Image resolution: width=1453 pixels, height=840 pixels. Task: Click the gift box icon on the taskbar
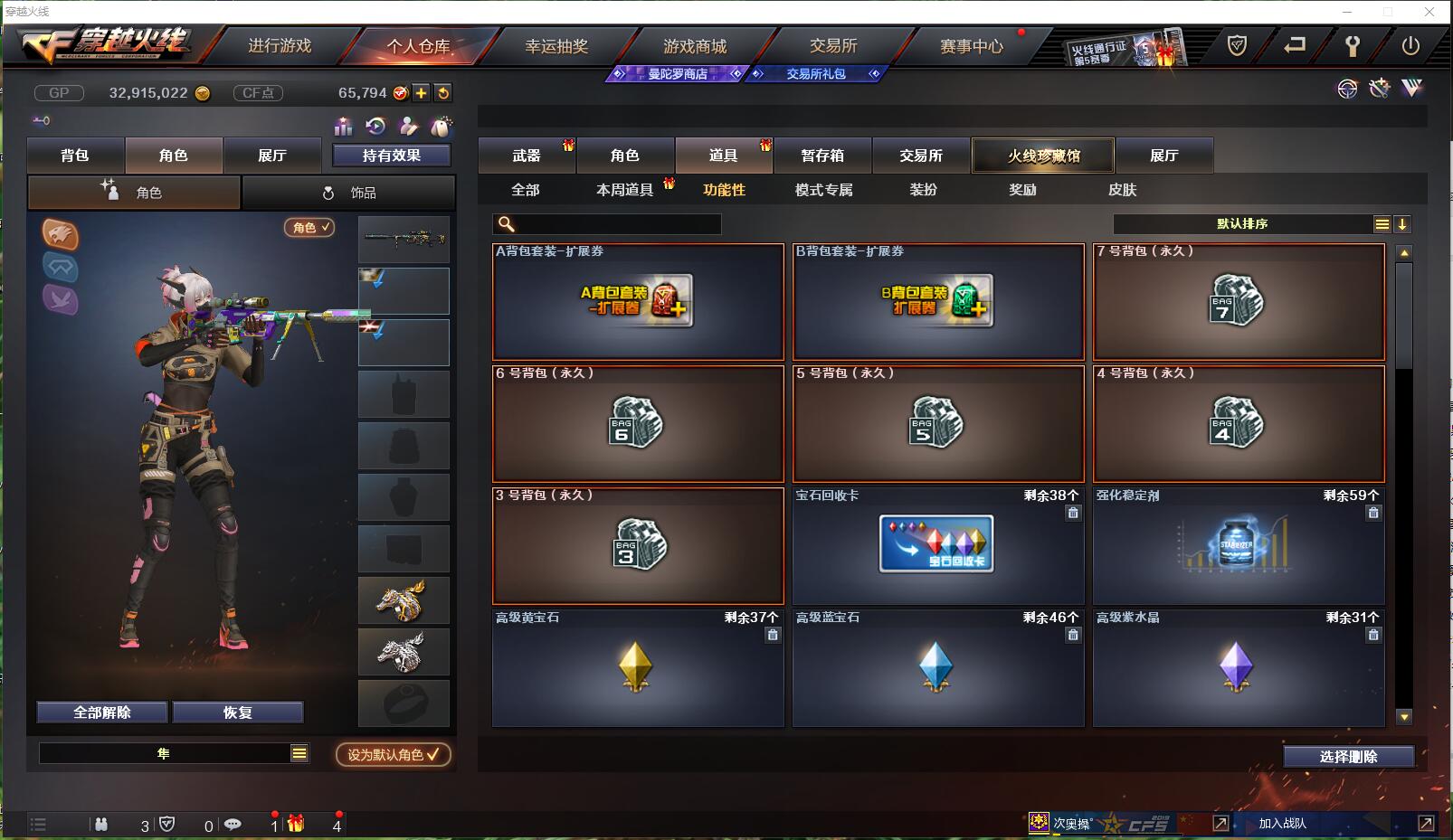[x=294, y=824]
